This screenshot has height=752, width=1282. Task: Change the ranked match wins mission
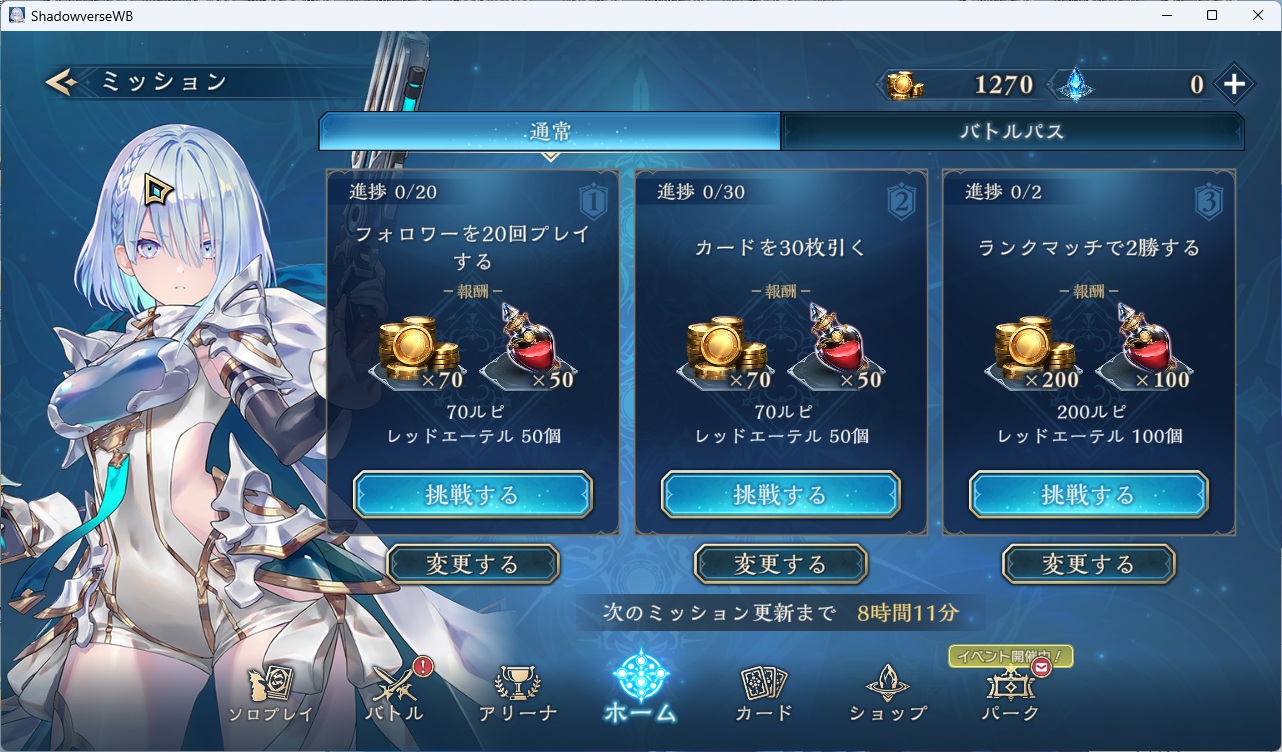point(1088,564)
